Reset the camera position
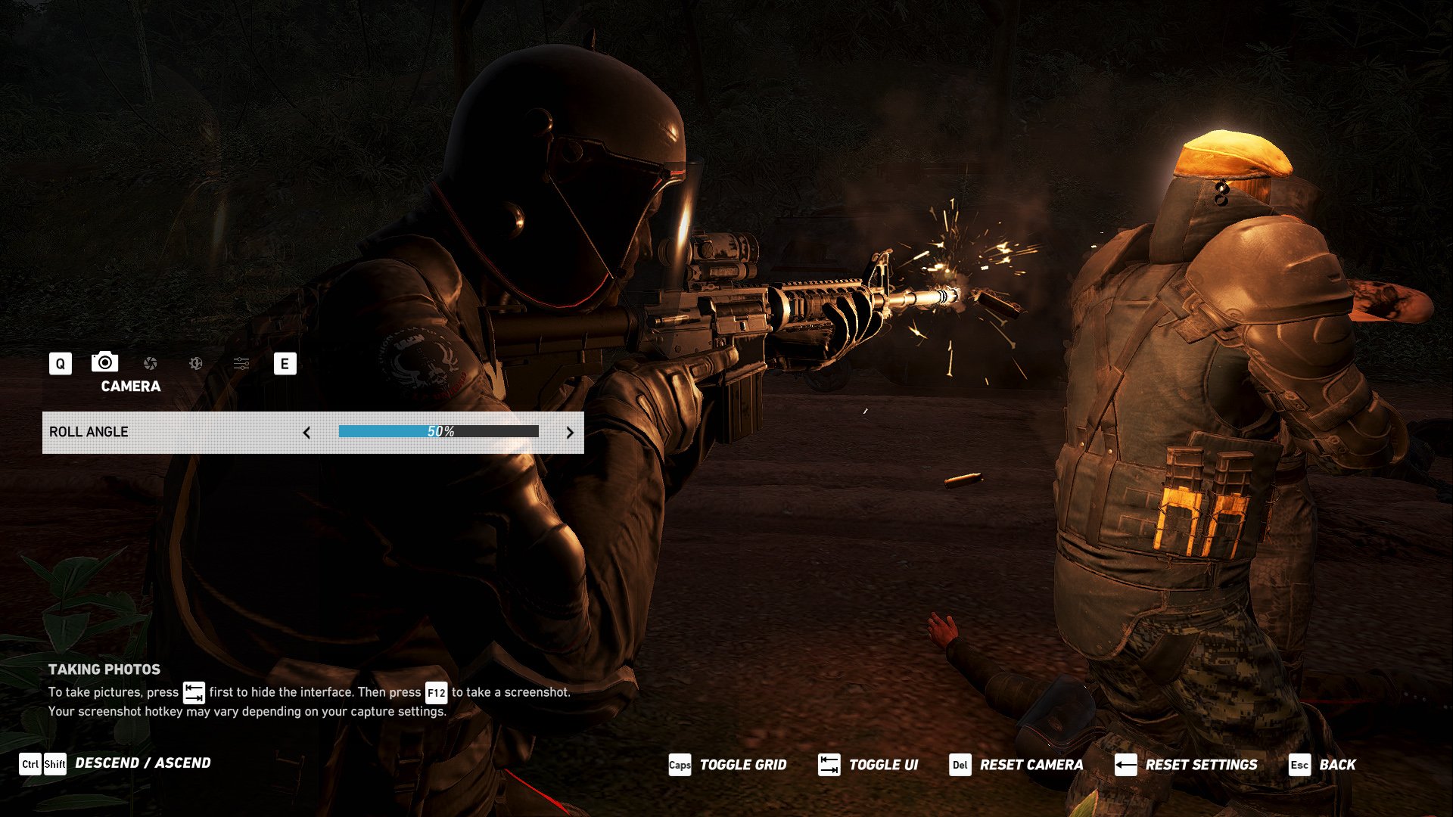Screen dimensions: 1456x817 pyautogui.click(x=1016, y=766)
